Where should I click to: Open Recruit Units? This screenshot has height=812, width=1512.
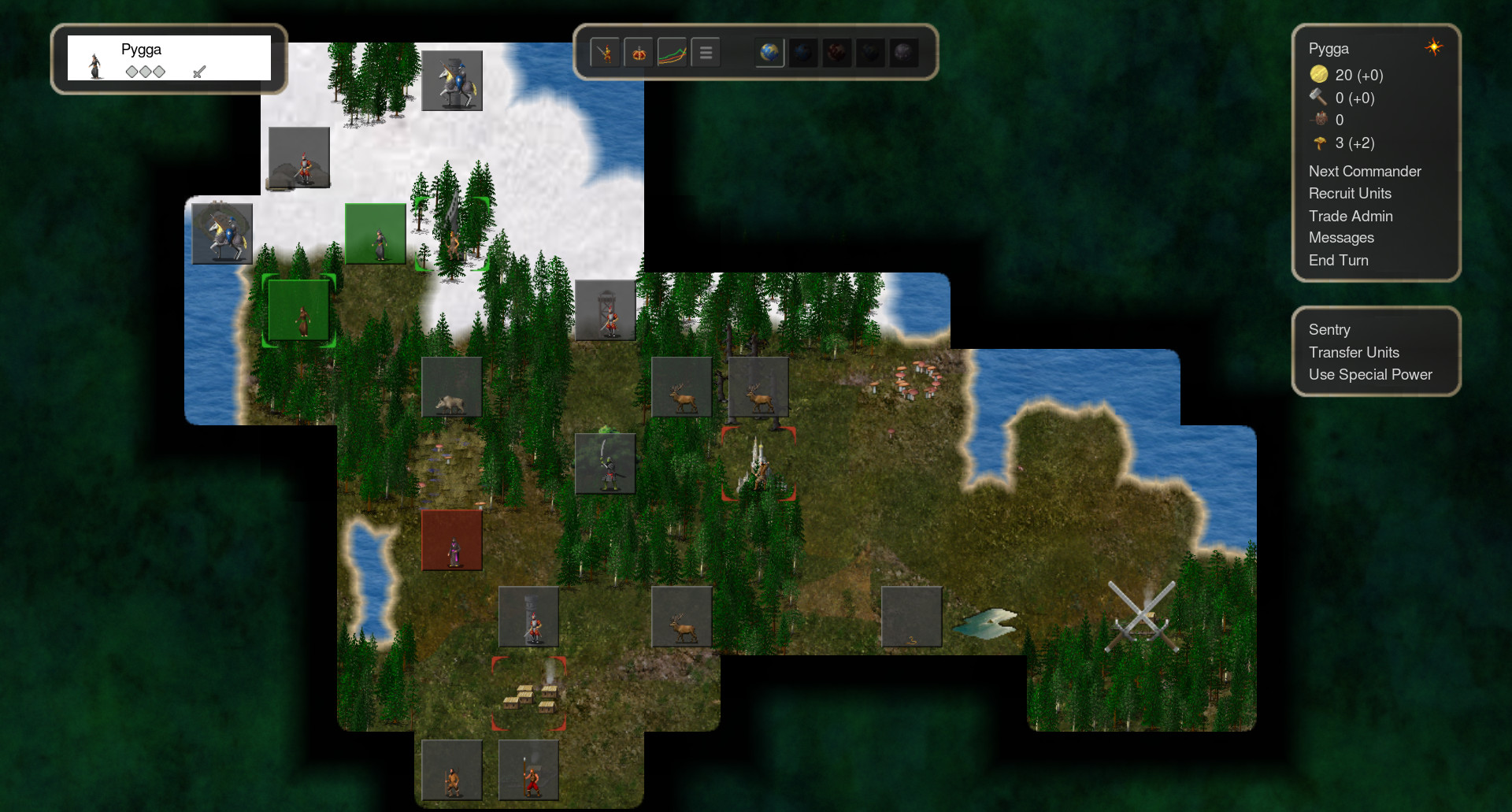pyautogui.click(x=1350, y=193)
